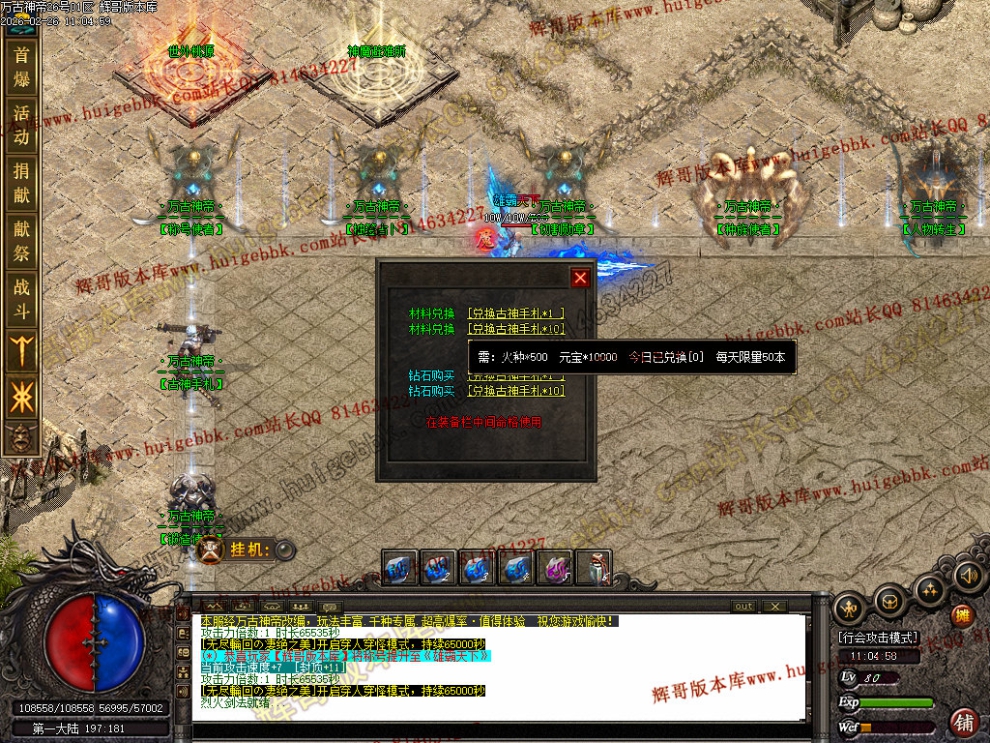Click the demon mask icon

pos(19,436)
